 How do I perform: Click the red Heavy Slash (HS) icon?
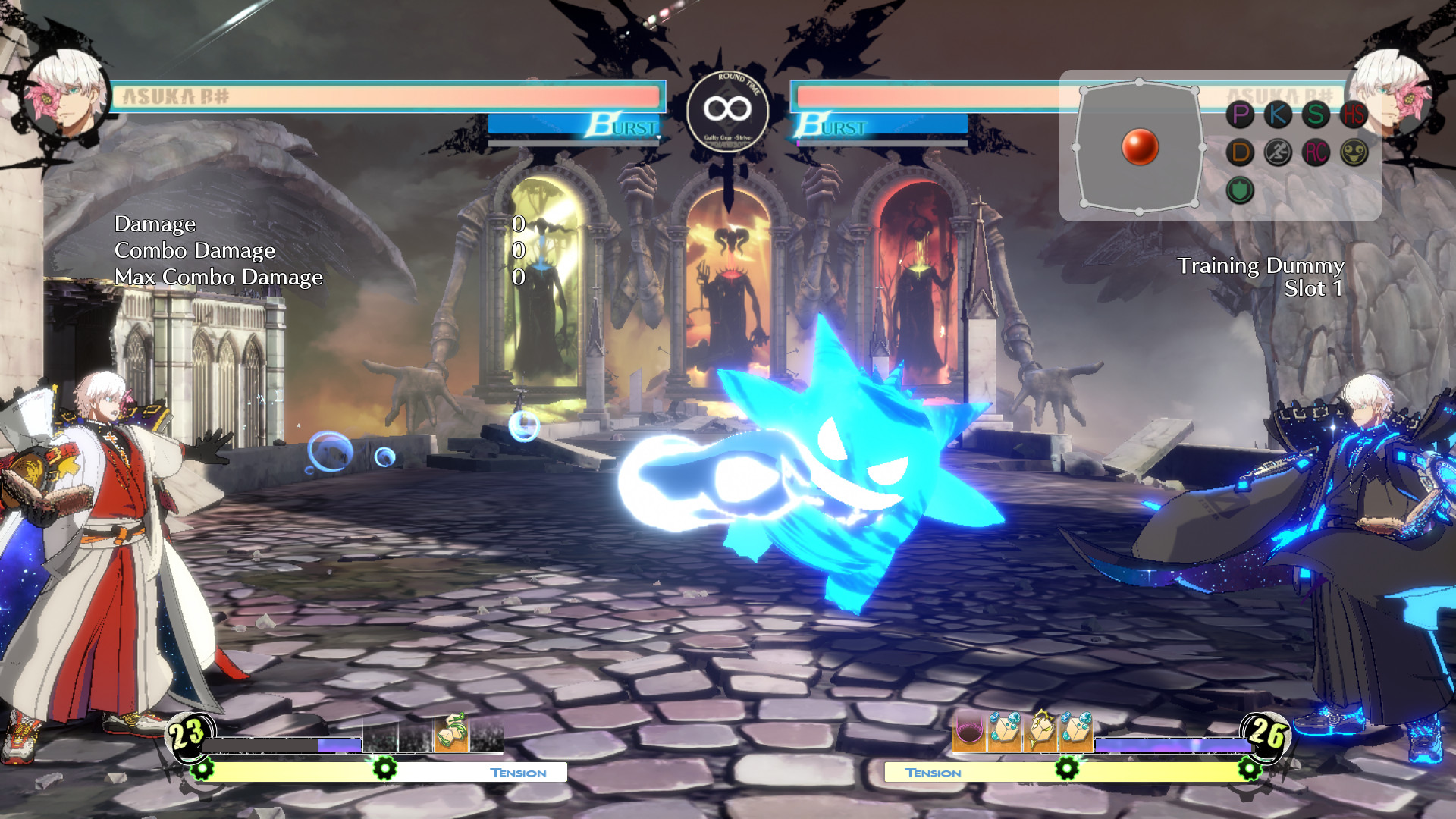pyautogui.click(x=1354, y=115)
